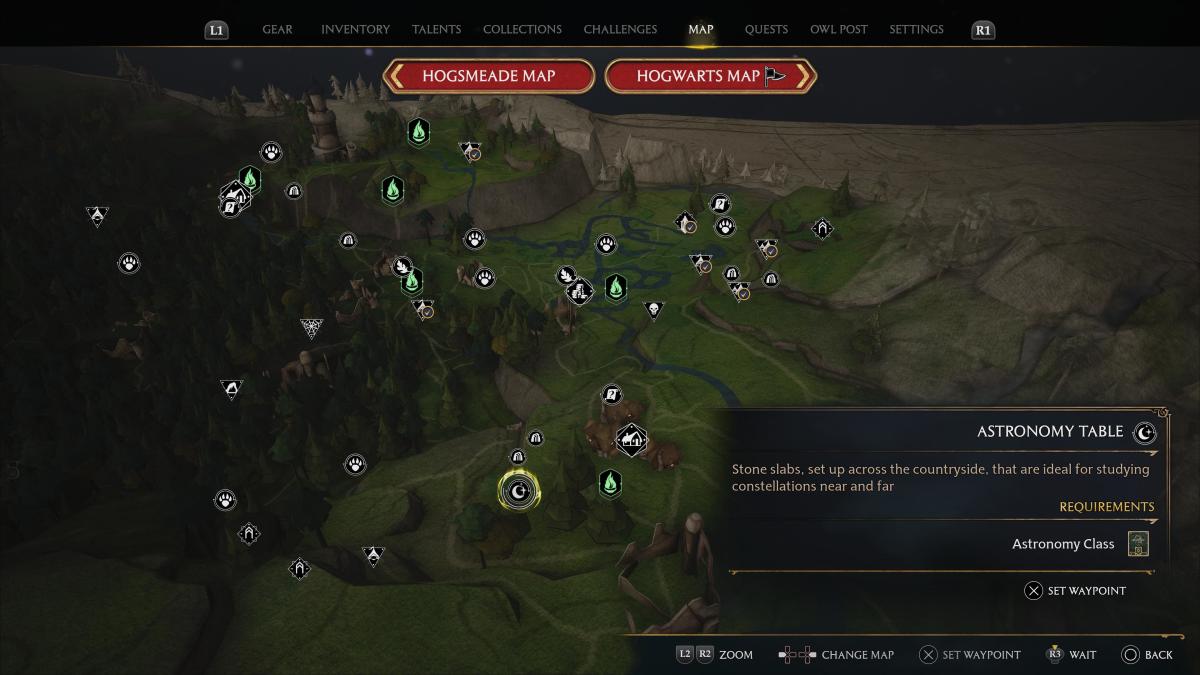The image size is (1200, 675).
Task: Open the Hogwarts Map
Action: tap(711, 76)
